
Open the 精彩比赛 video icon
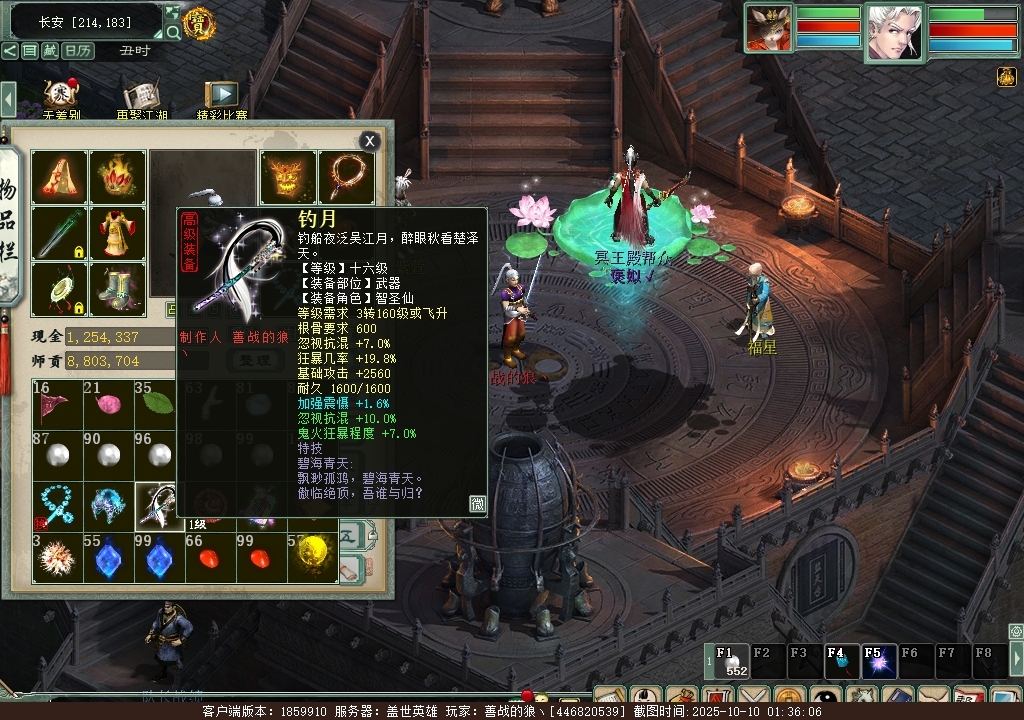(222, 97)
